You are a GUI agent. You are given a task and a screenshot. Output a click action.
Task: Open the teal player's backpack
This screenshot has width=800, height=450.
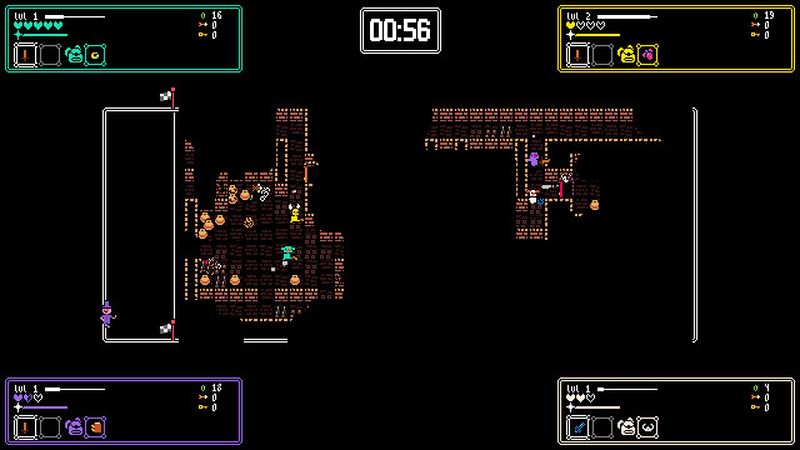pos(74,55)
